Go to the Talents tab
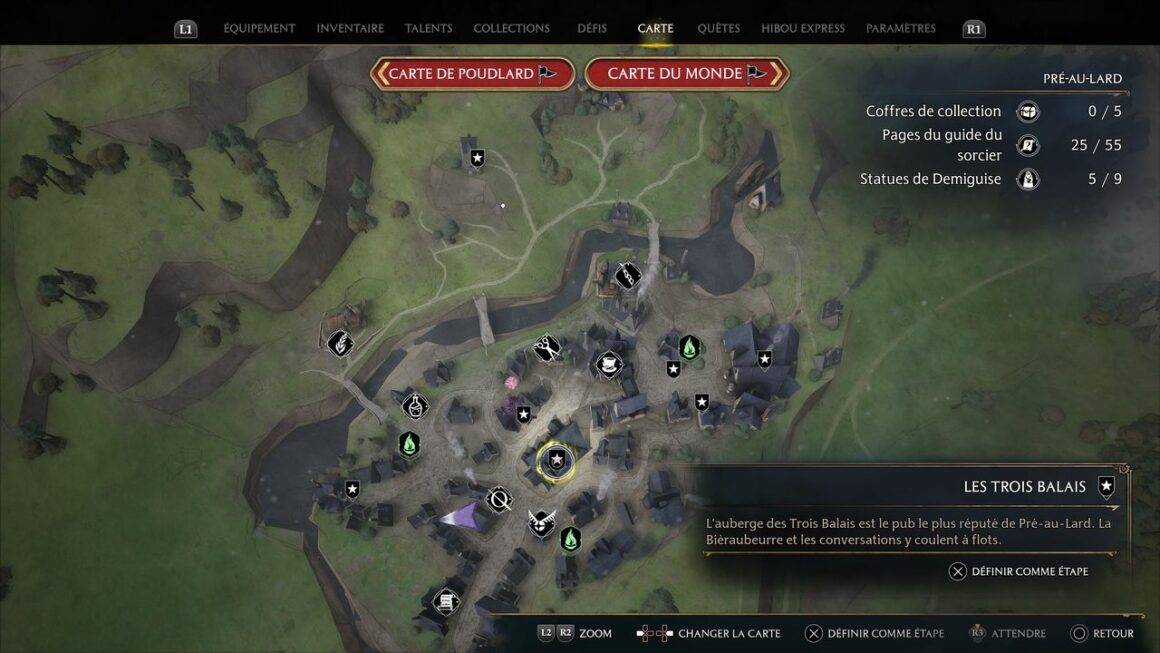This screenshot has height=653, width=1160. 428,28
